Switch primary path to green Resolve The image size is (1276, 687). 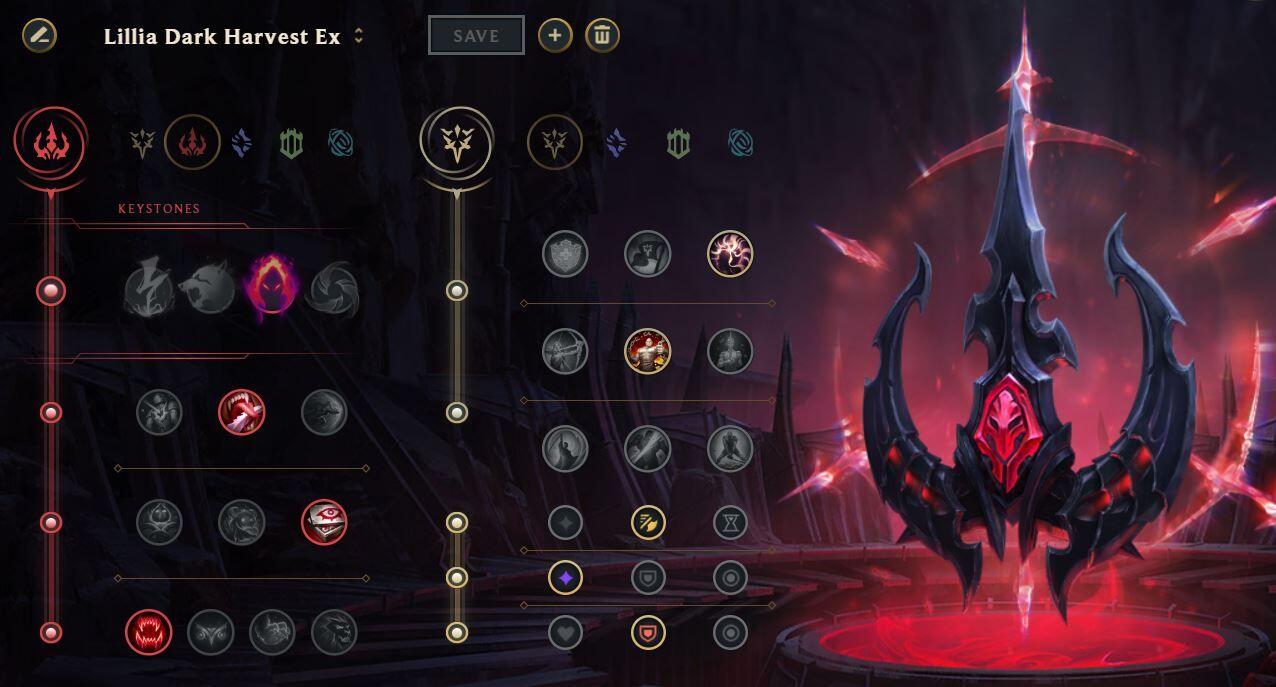point(291,144)
